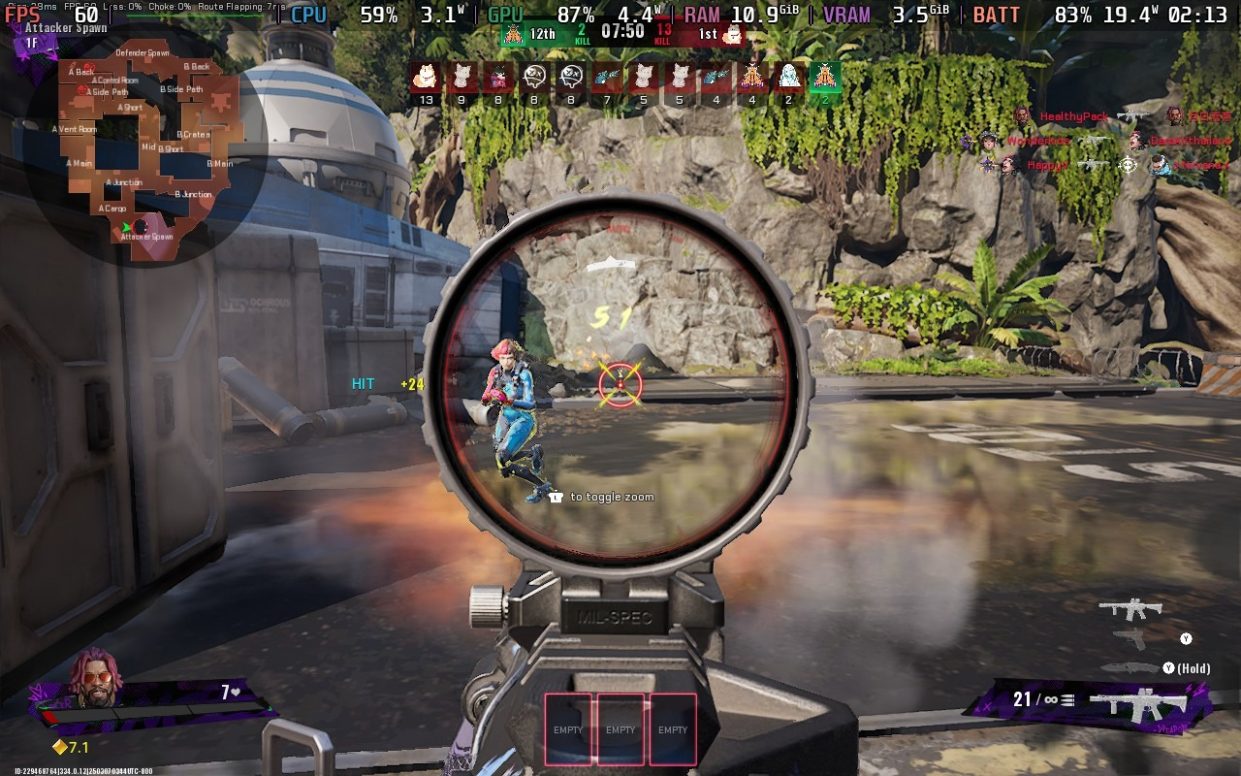Select the top-scoring player portrait with 13 kills
The image size is (1241, 776).
(x=427, y=77)
